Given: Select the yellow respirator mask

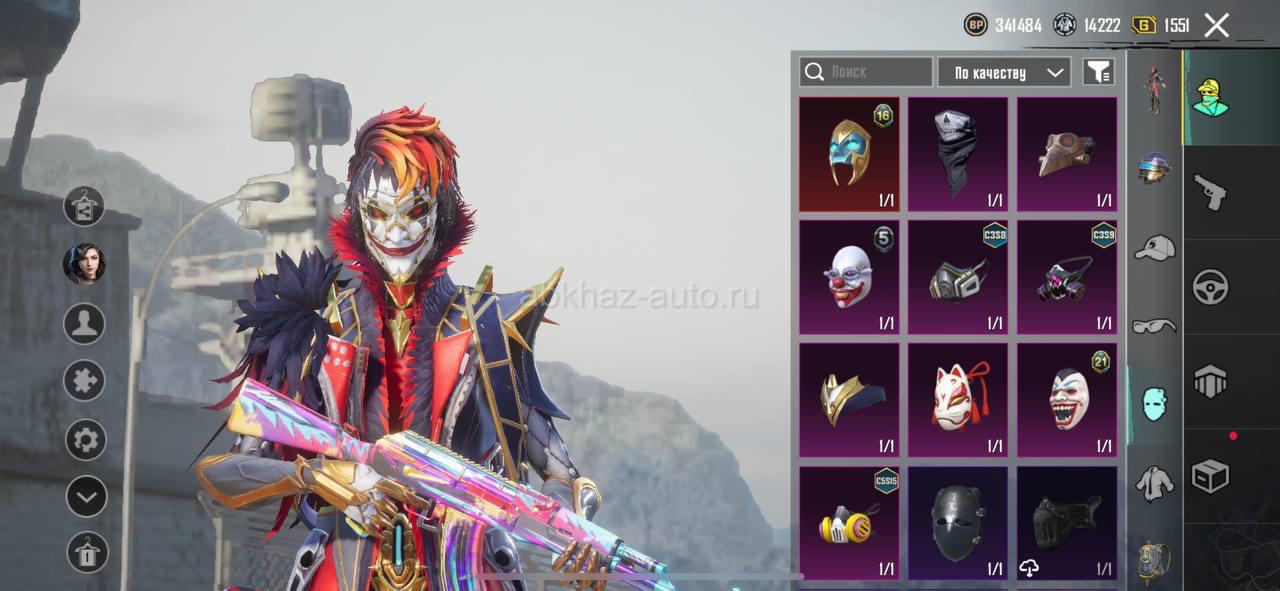Looking at the screenshot, I should pos(849,523).
